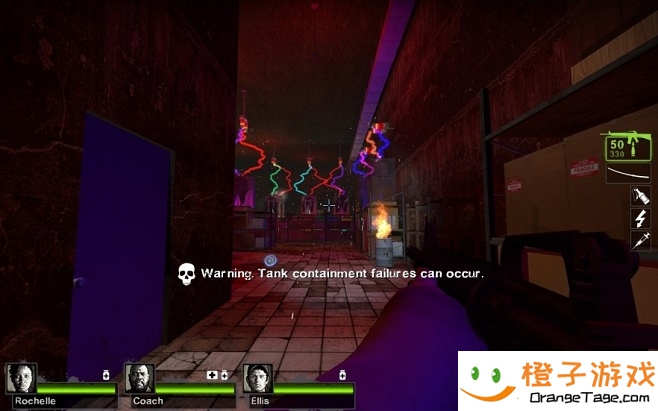The height and width of the screenshot is (411, 658).
Task: Click Ellis's teammate portrait
Action: point(258,378)
